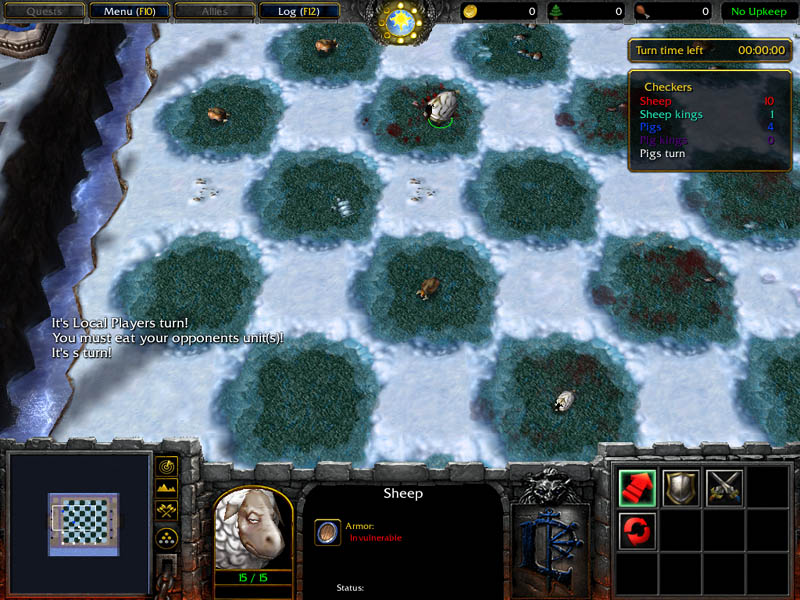800x600 pixels.
Task: Activate the minimap signal ping button
Action: click(167, 467)
